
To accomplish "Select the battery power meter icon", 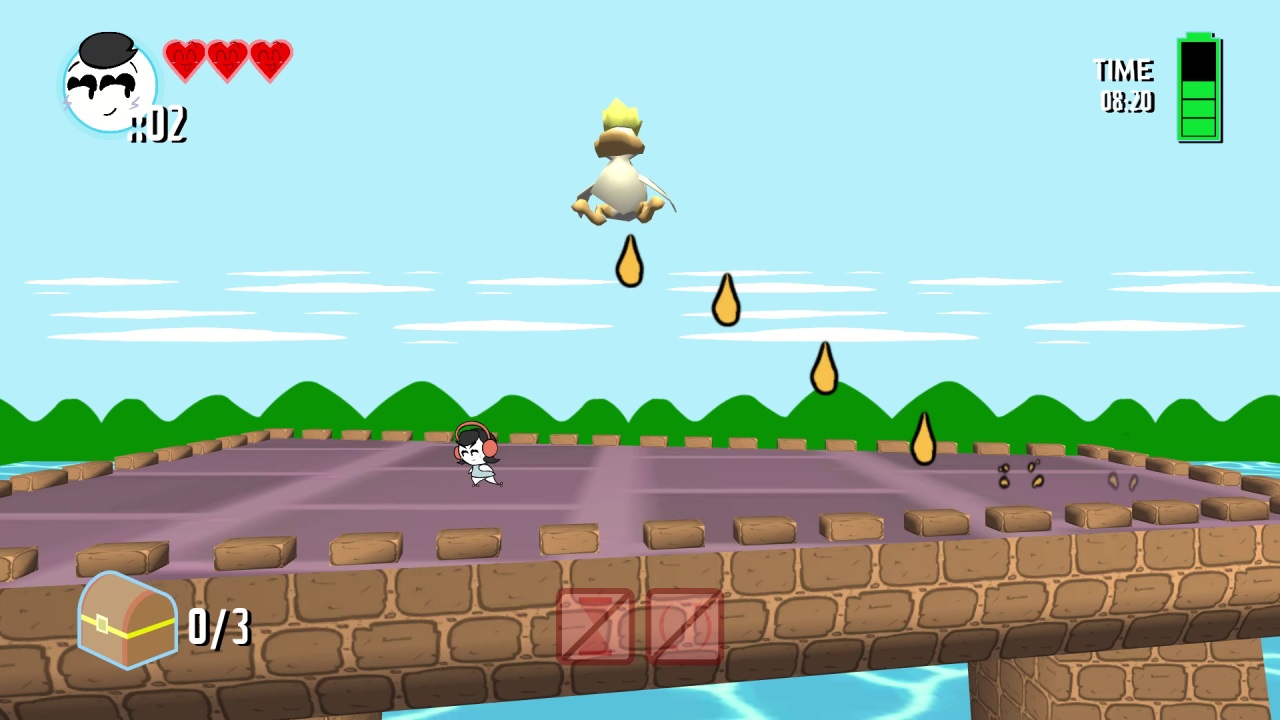I will 1197,90.
